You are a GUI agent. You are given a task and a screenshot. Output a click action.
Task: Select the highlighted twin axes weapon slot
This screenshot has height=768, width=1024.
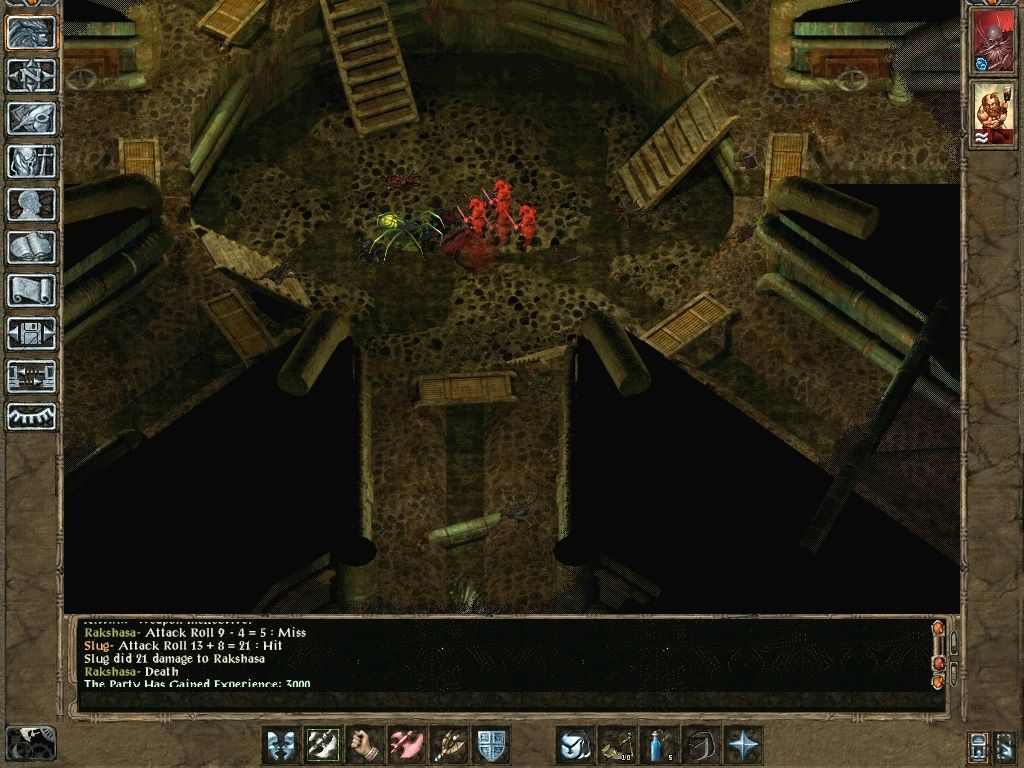tap(322, 745)
